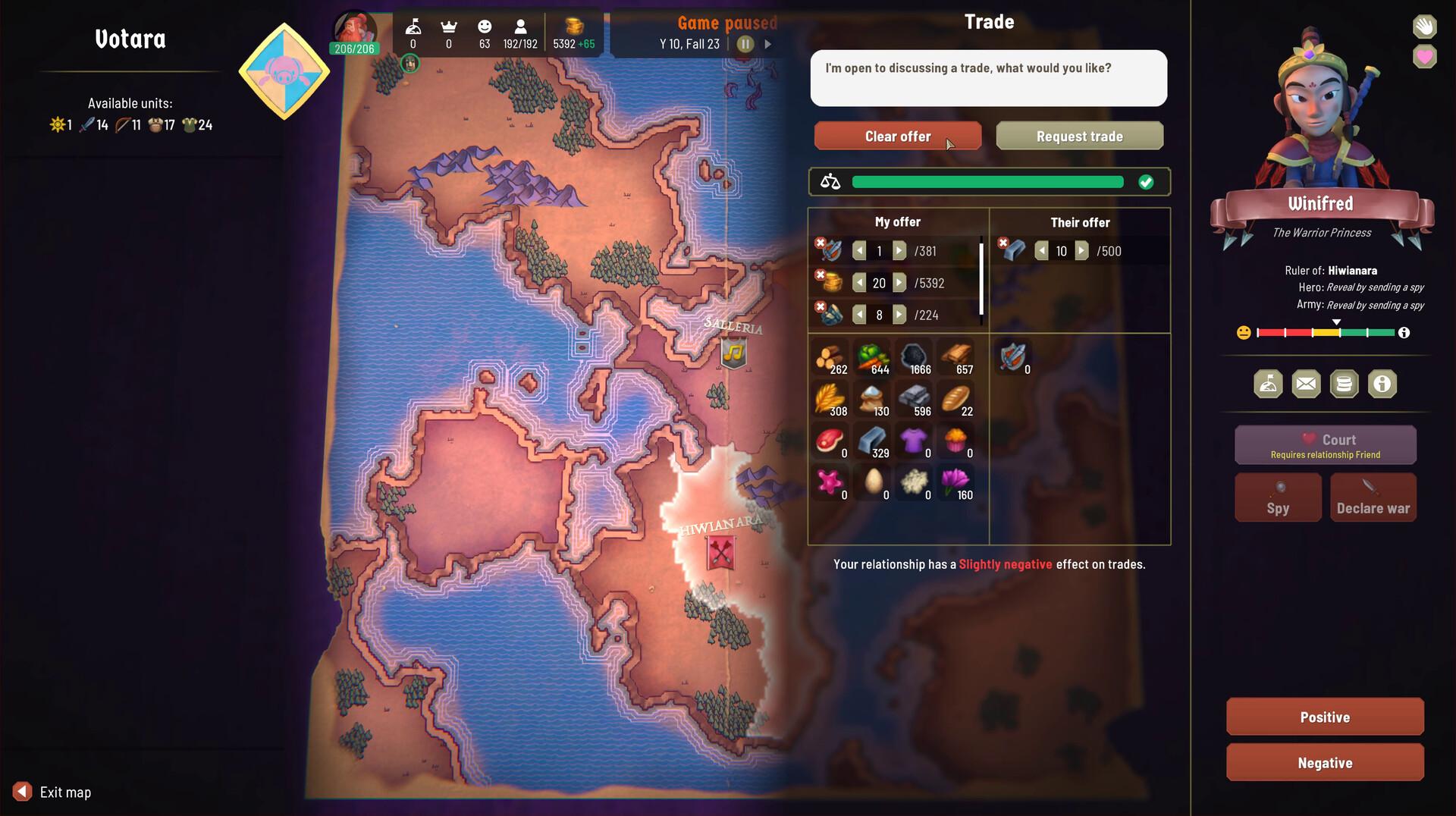Click the wave hand icon at top right
Viewport: 1456px width, 816px height.
click(1424, 27)
